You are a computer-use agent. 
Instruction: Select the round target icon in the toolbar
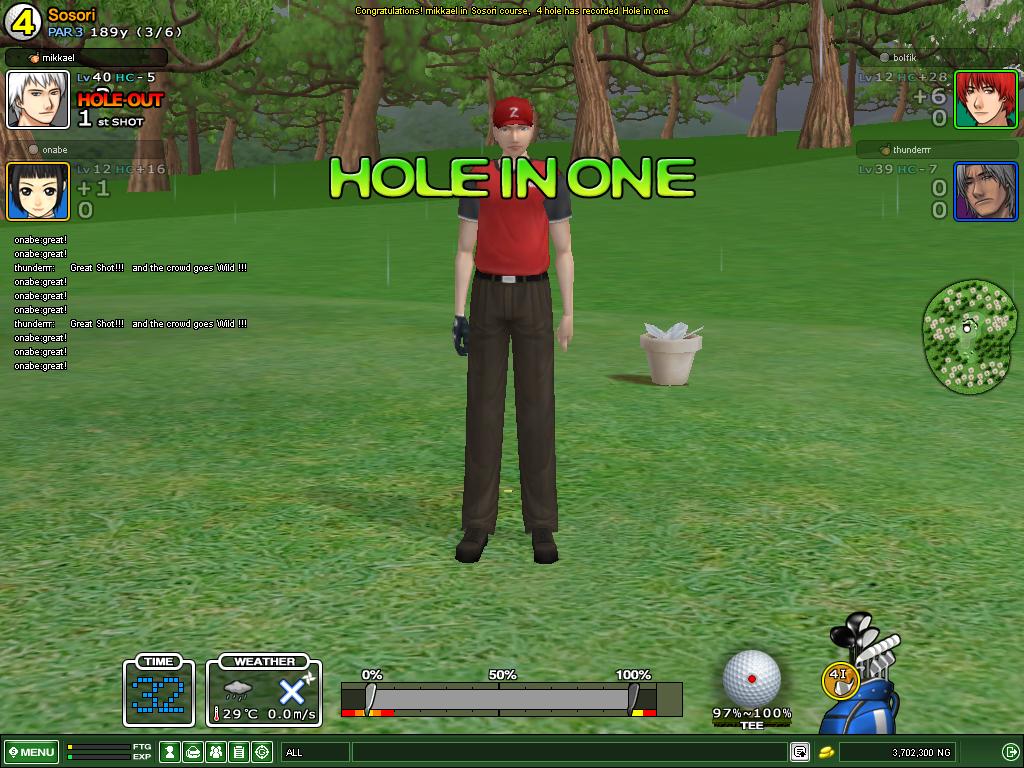[x=262, y=752]
